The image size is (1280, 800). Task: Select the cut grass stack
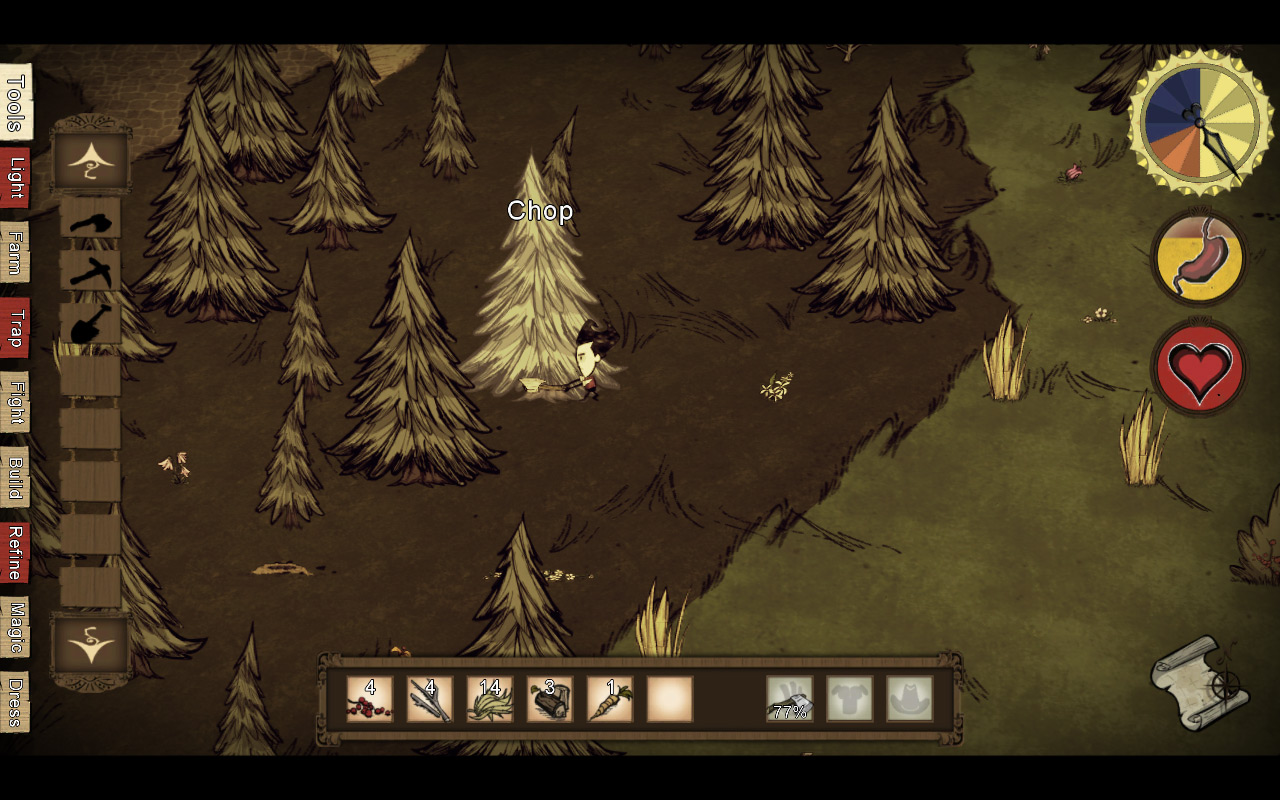(490, 699)
